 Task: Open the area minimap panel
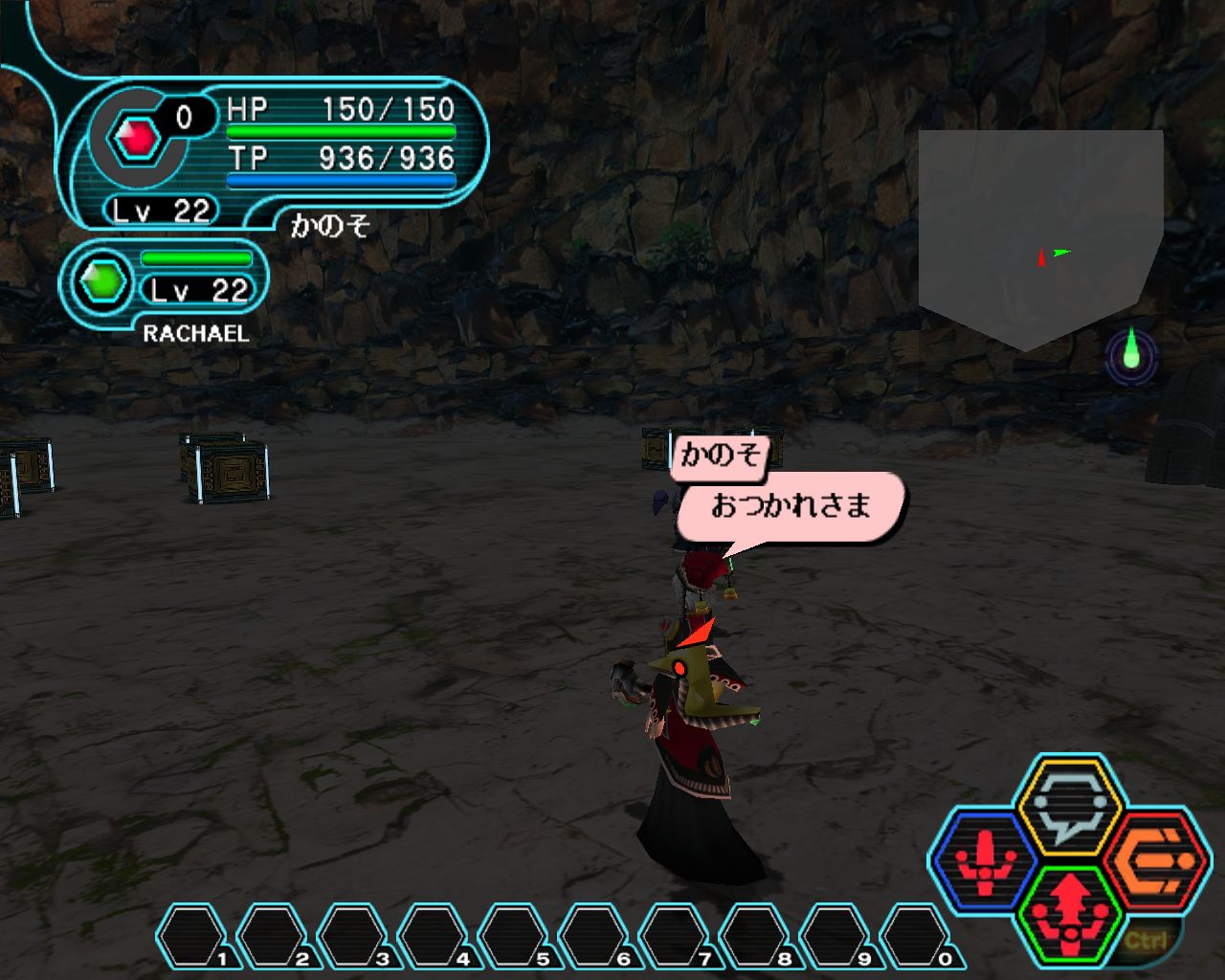point(1040,236)
